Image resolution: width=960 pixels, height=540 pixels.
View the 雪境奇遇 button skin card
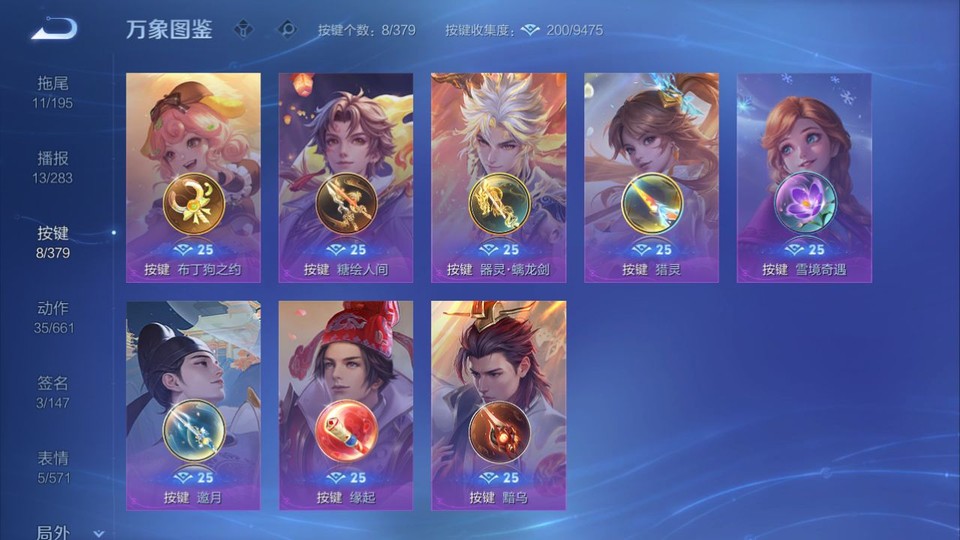804,178
